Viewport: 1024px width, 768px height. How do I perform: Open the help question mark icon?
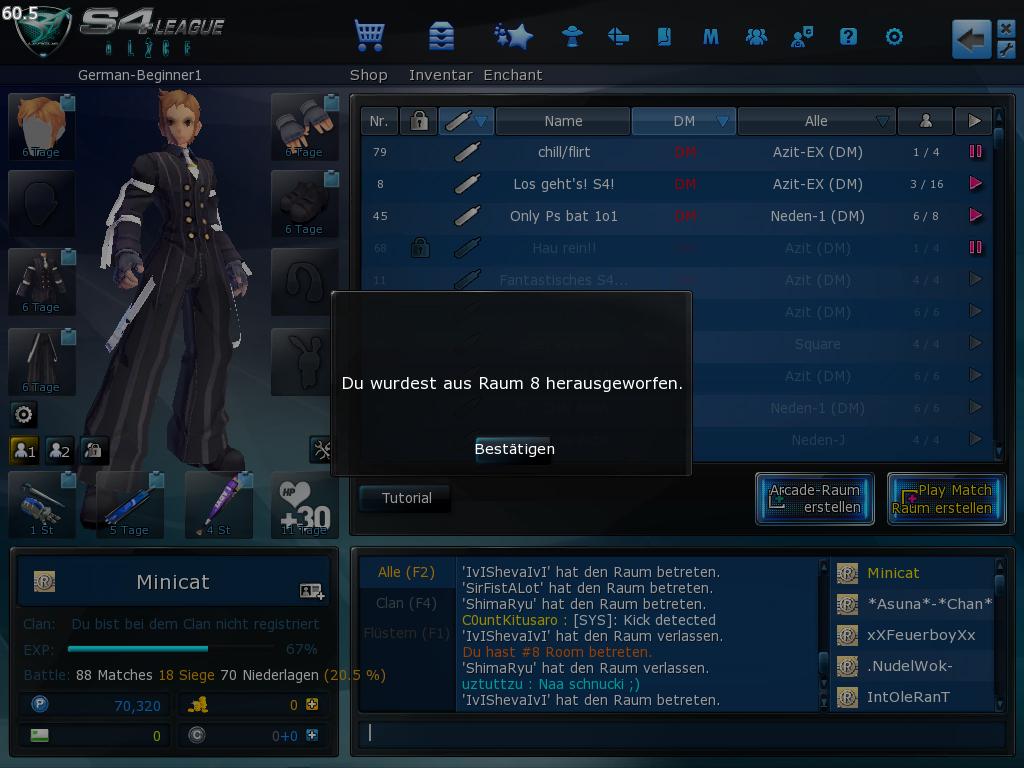pyautogui.click(x=848, y=37)
